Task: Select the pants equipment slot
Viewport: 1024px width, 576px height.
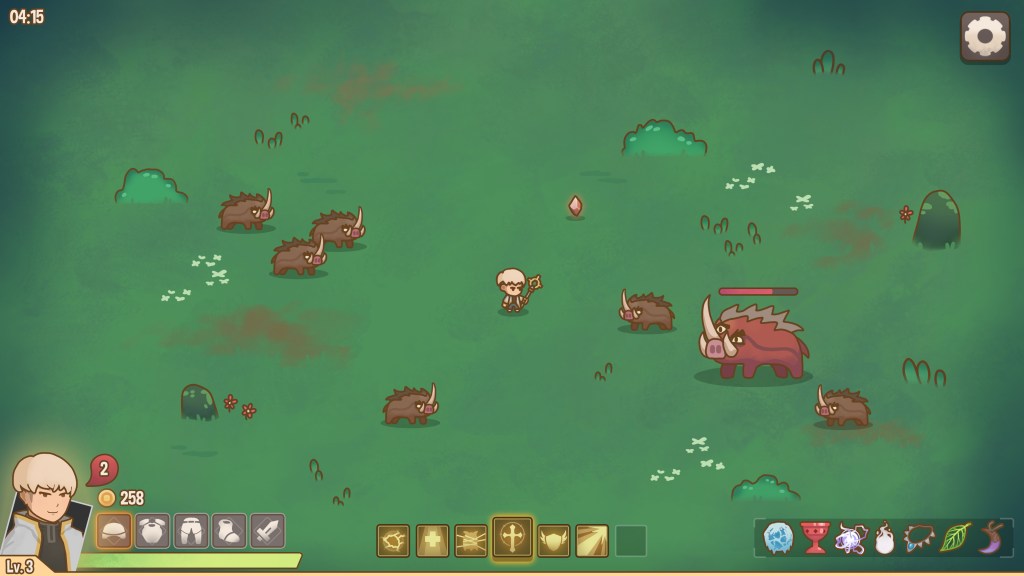Action: (191, 531)
